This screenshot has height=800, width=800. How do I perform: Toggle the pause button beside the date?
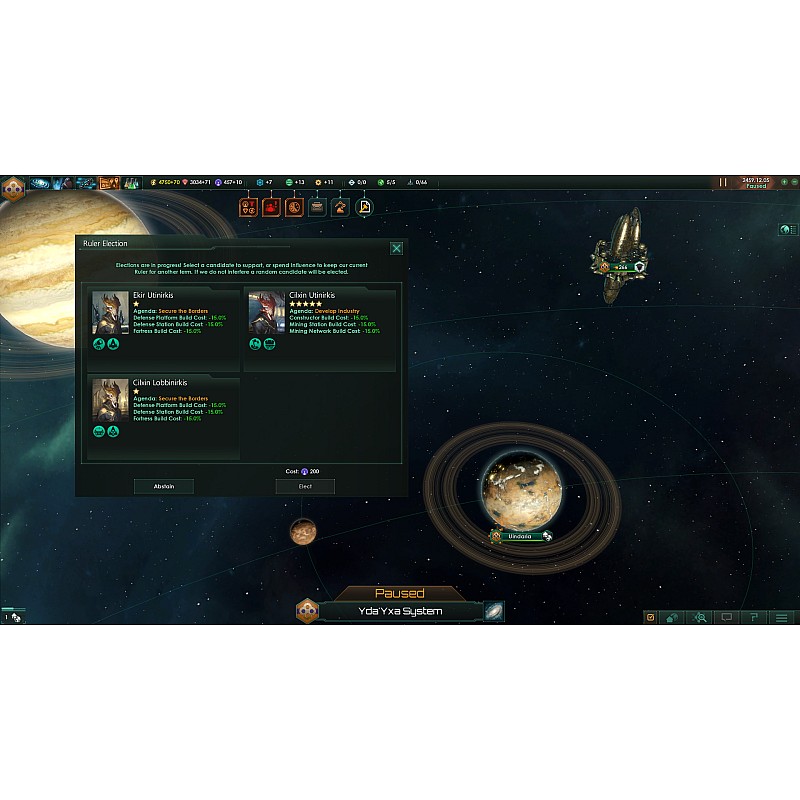pos(723,183)
